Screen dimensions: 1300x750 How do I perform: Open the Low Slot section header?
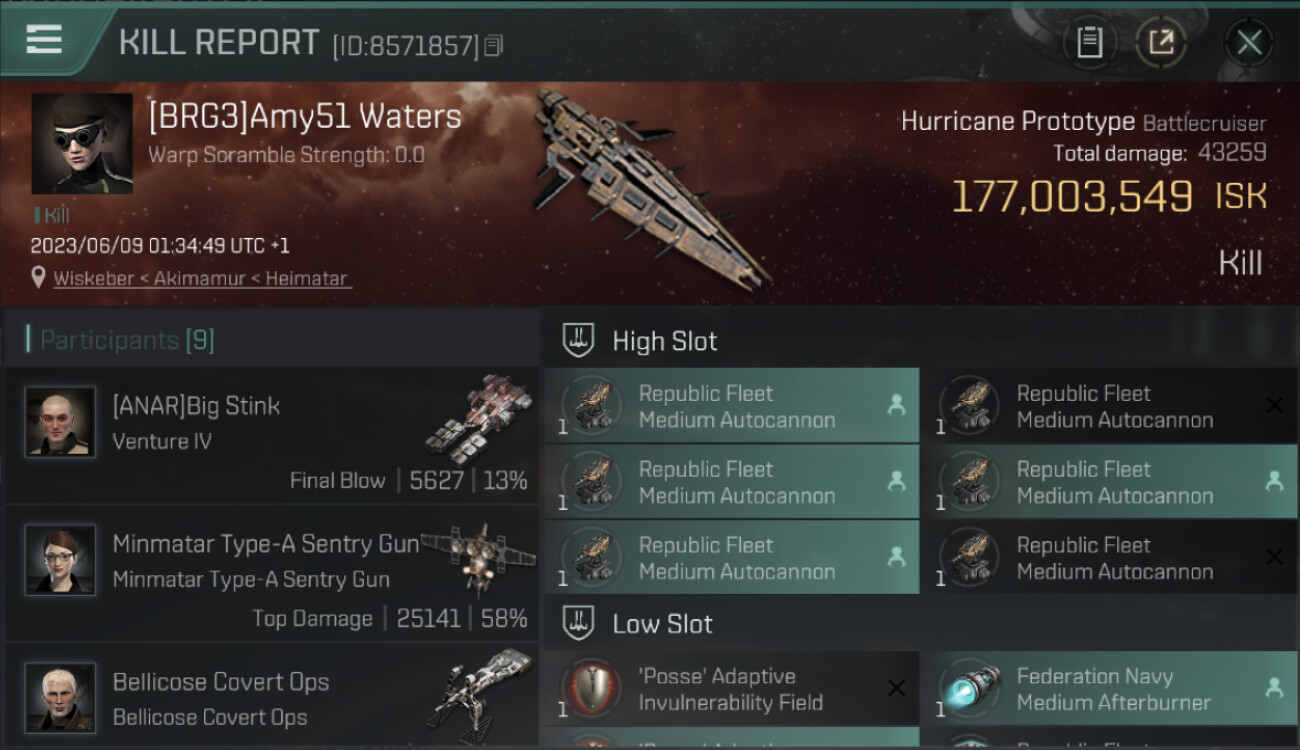click(x=662, y=624)
